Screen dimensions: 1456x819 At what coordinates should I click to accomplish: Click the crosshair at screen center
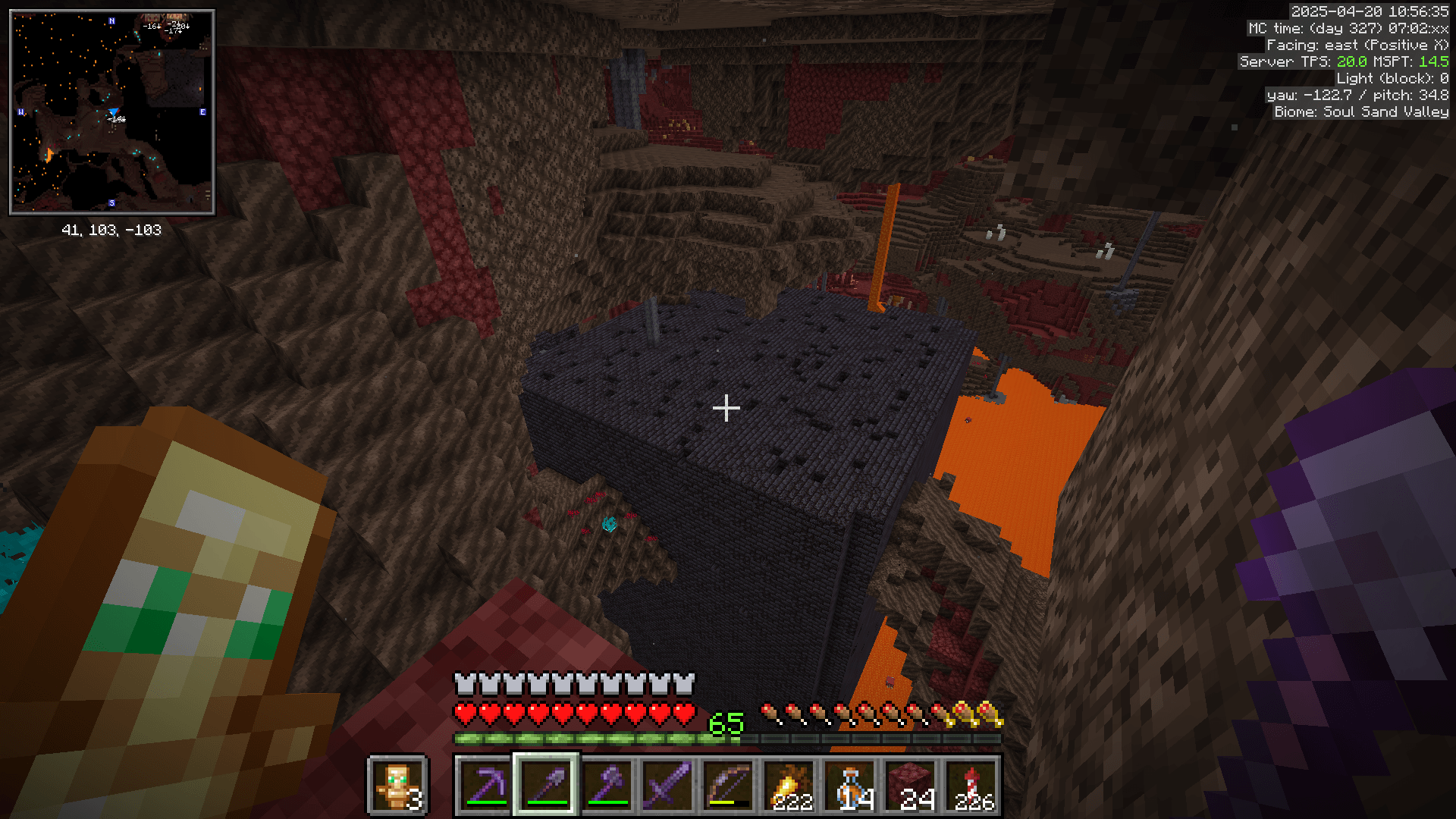726,409
